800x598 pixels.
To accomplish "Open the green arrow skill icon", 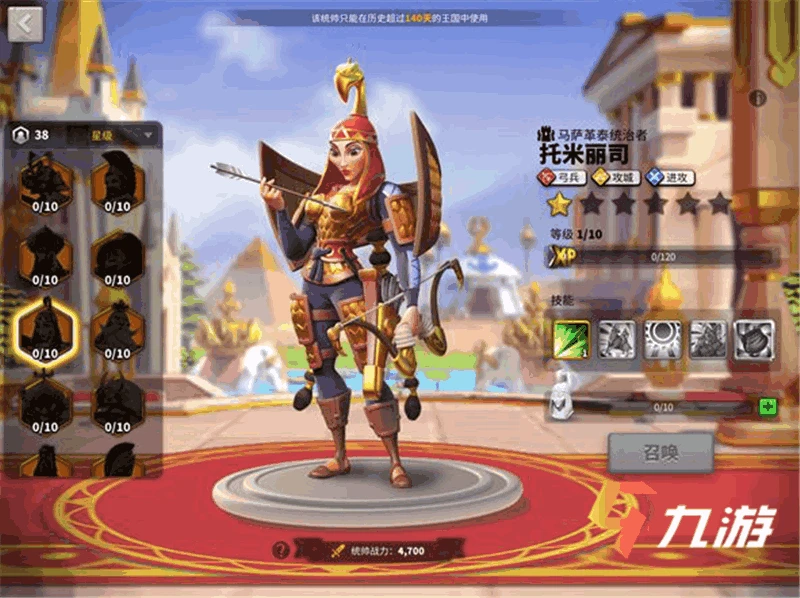I will click(x=571, y=340).
